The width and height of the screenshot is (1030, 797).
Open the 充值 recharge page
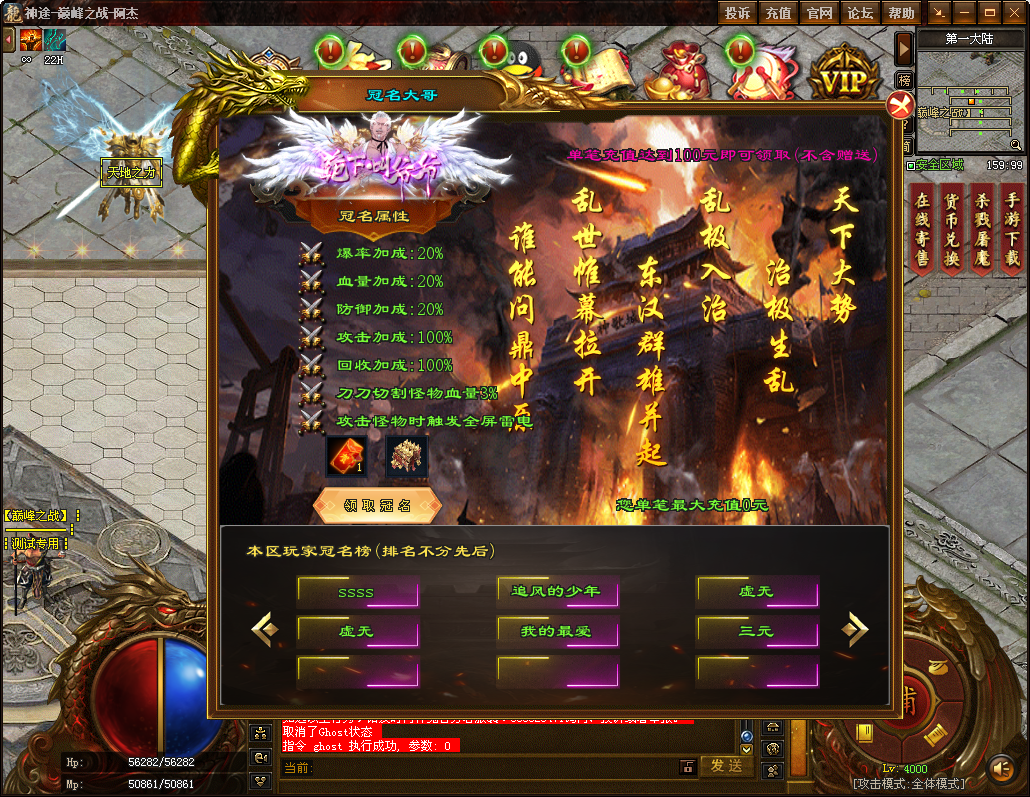point(778,13)
